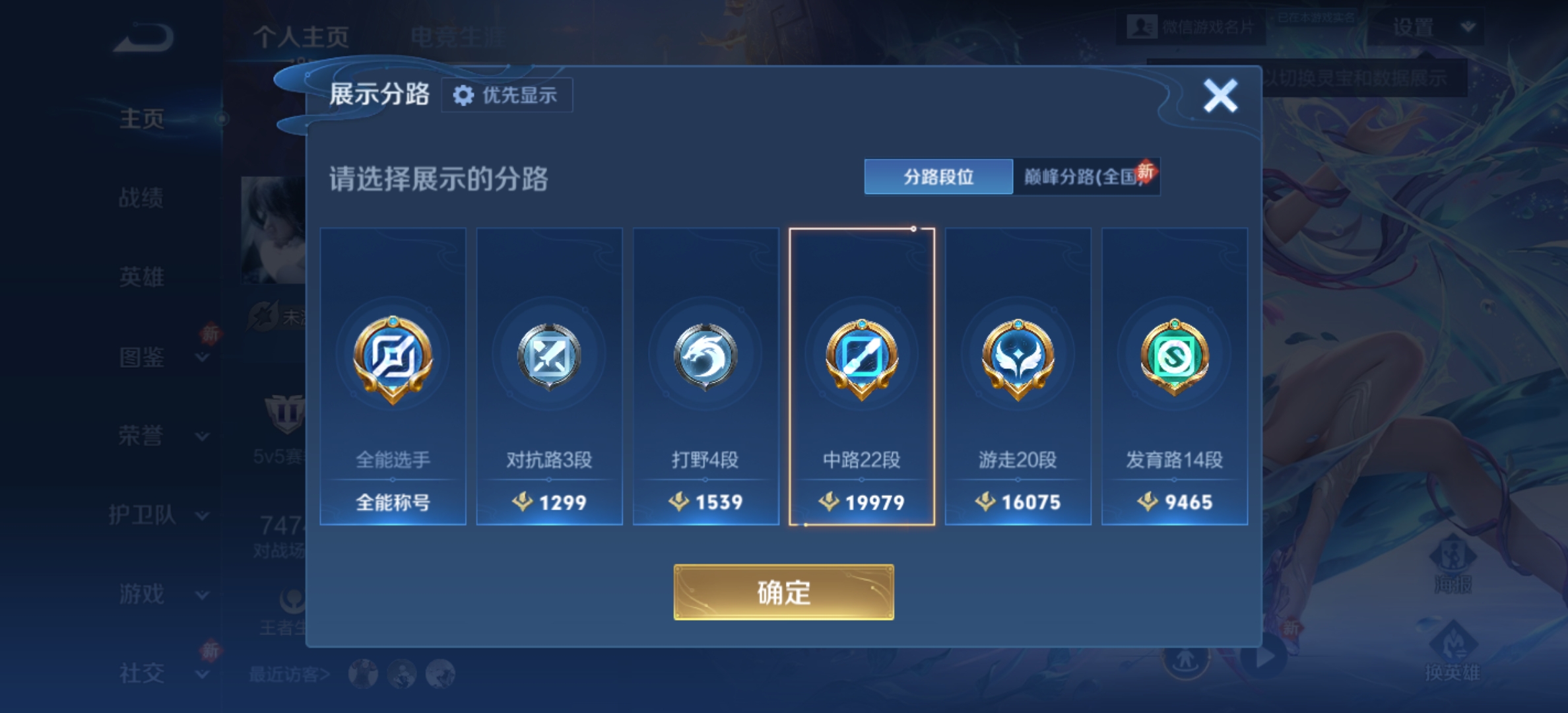Select the 发育路14段 lane card

point(1174,376)
